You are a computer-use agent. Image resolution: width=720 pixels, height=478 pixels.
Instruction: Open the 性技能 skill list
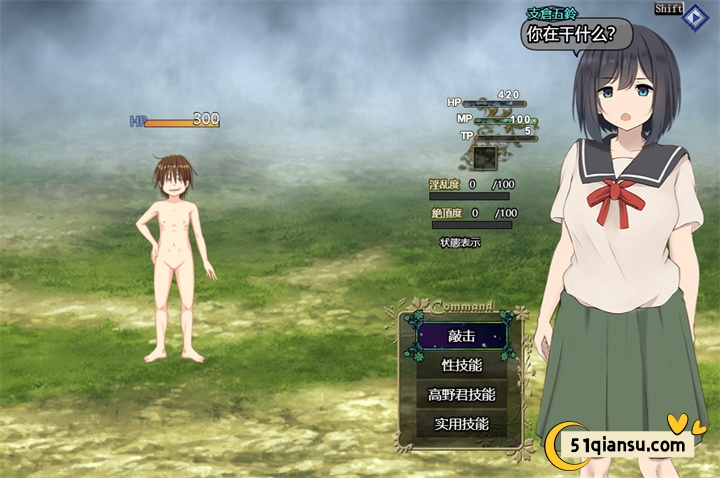tap(461, 366)
